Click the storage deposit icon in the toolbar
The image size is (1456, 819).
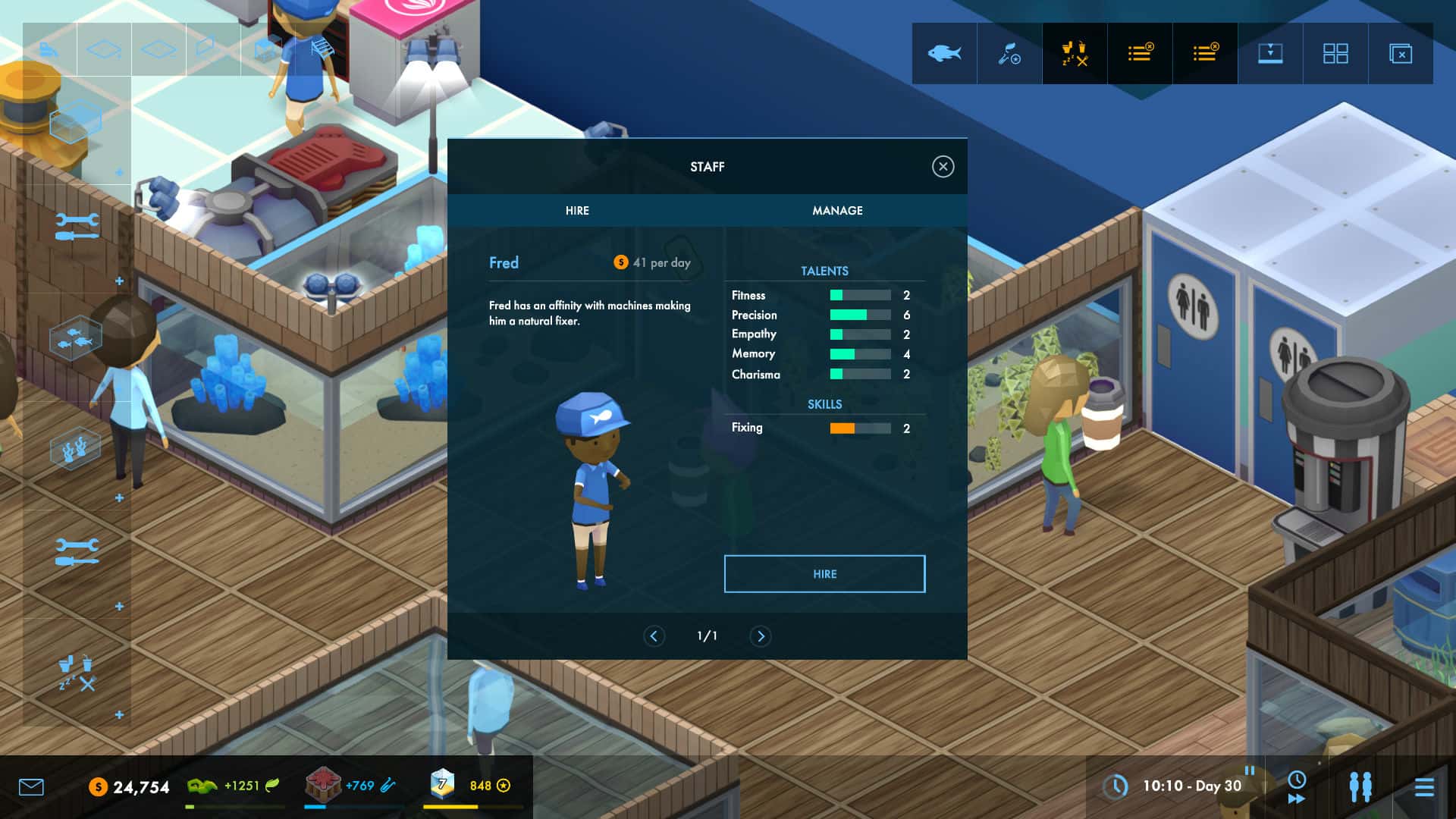[1269, 53]
